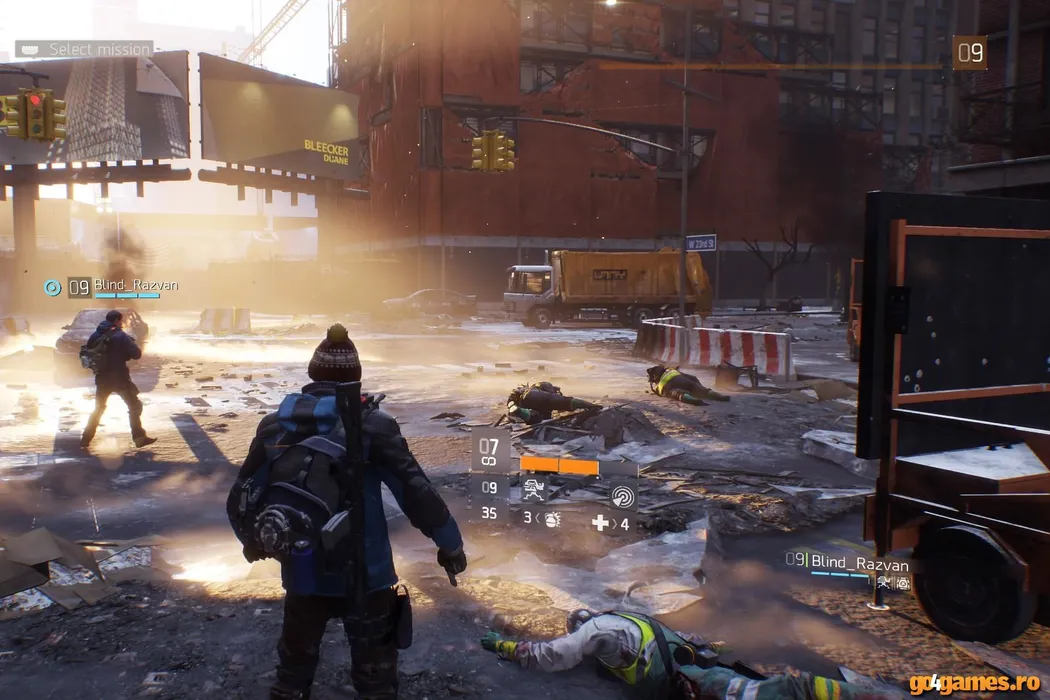Activate the Pulse scan skill icon

[623, 494]
